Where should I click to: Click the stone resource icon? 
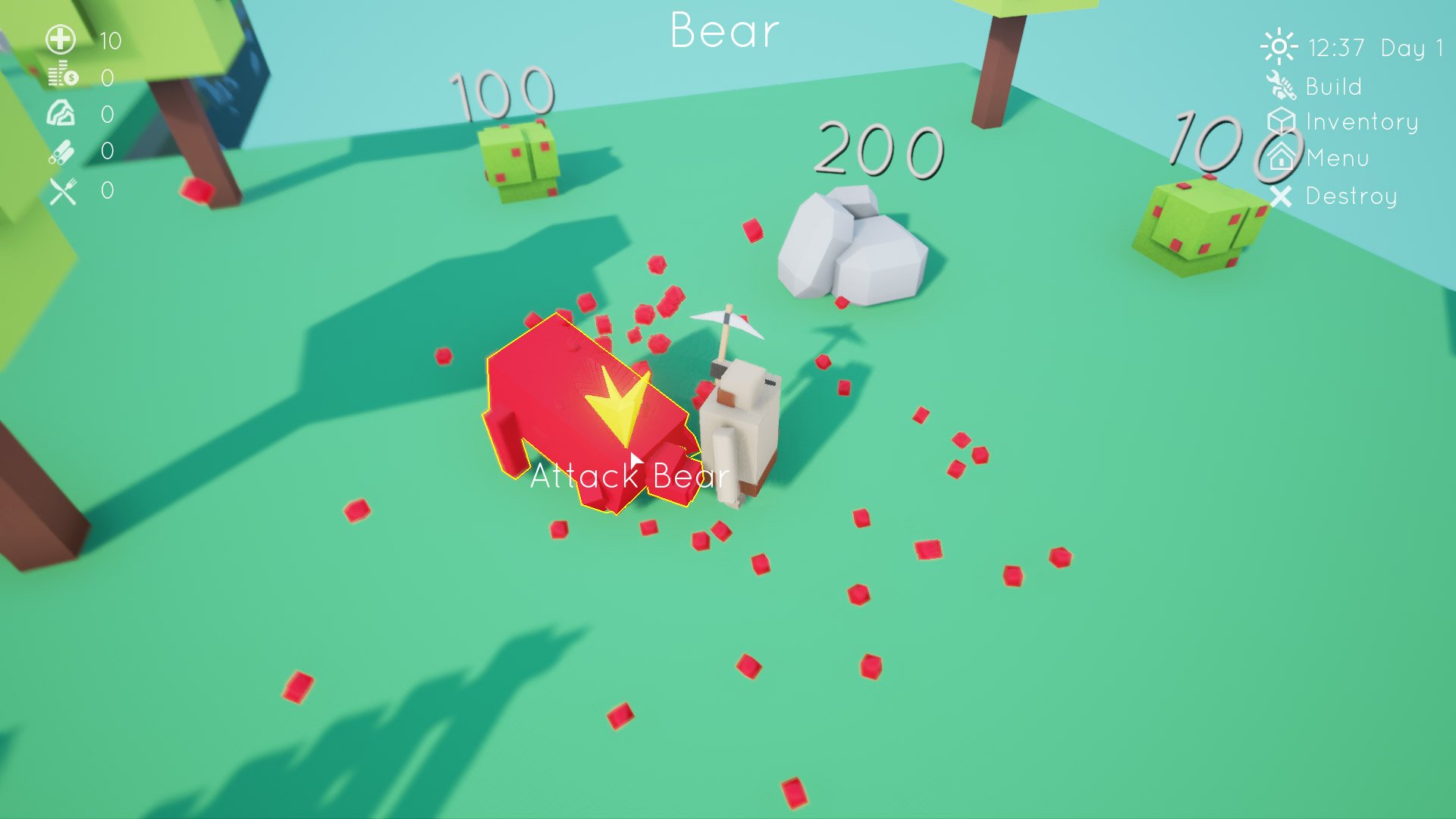coord(59,112)
